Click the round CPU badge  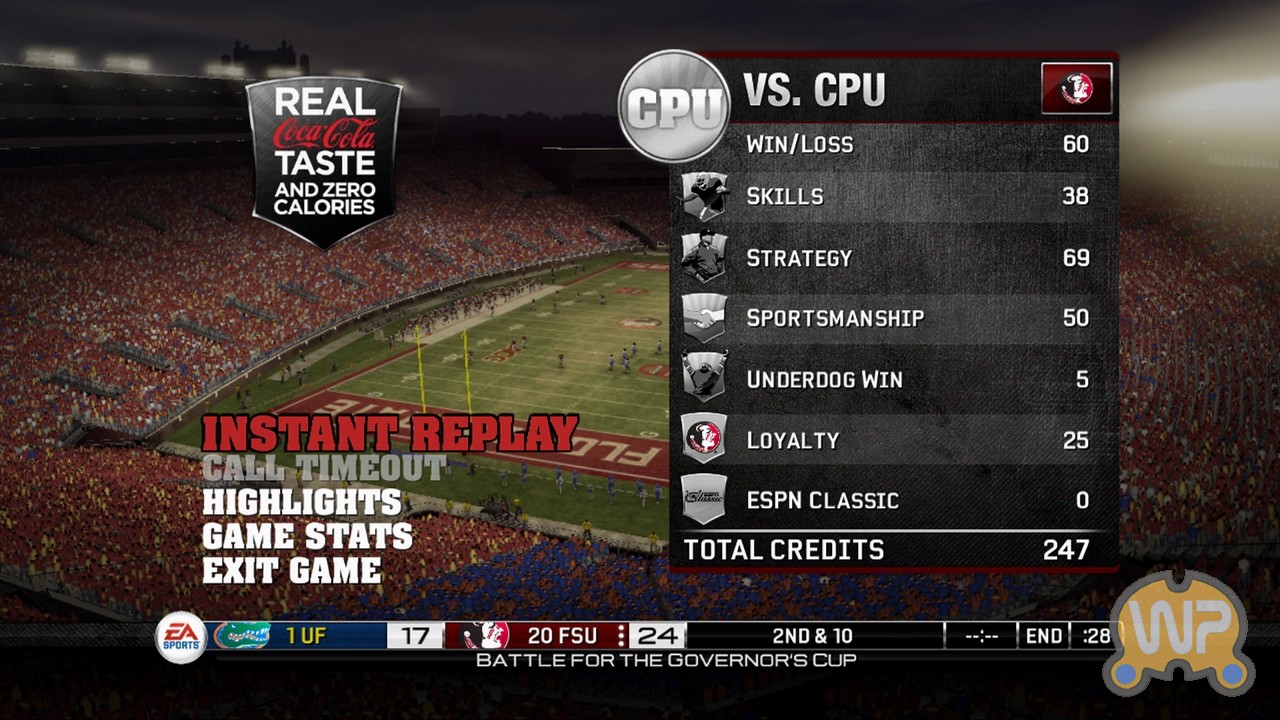674,106
